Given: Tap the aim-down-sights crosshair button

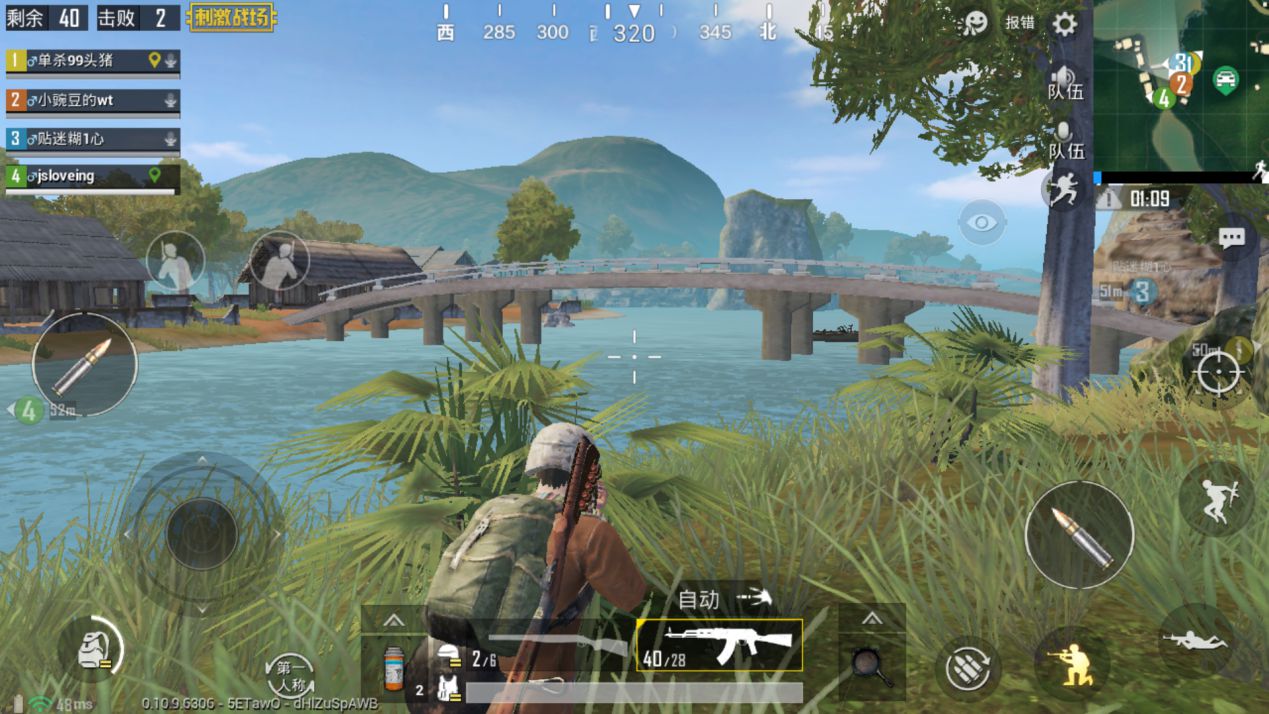Looking at the screenshot, I should point(1218,372).
